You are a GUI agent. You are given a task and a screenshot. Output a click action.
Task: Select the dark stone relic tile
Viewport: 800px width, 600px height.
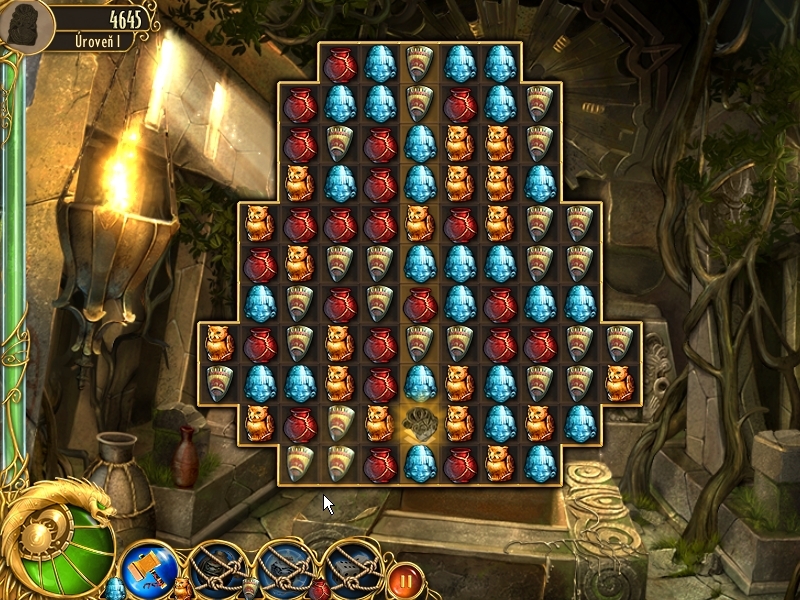point(420,424)
